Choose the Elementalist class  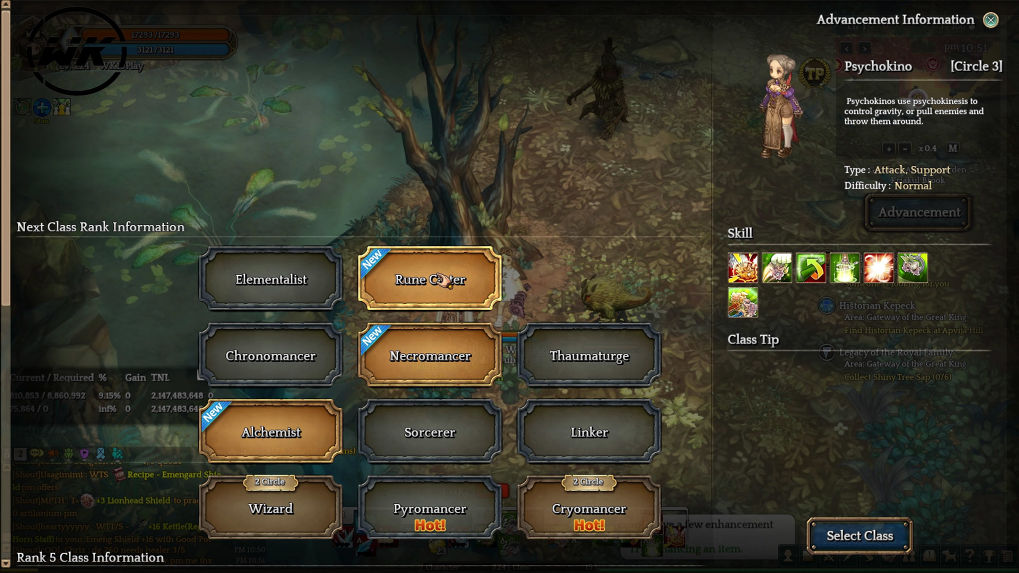271,280
